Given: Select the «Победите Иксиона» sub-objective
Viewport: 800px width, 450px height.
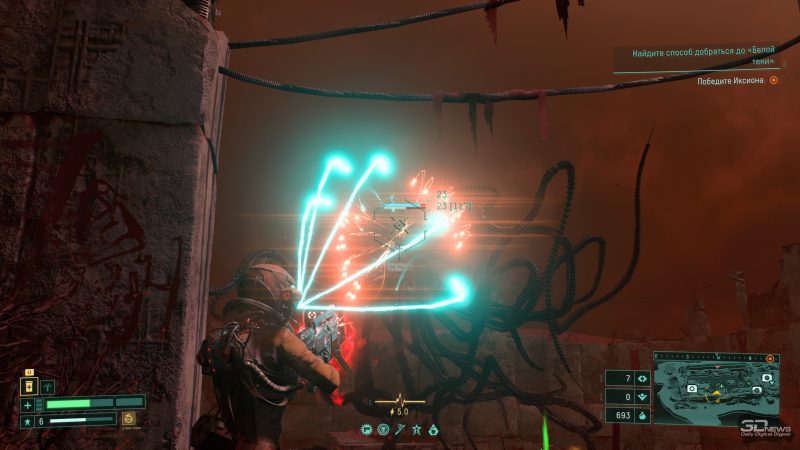Looking at the screenshot, I should pos(731,81).
